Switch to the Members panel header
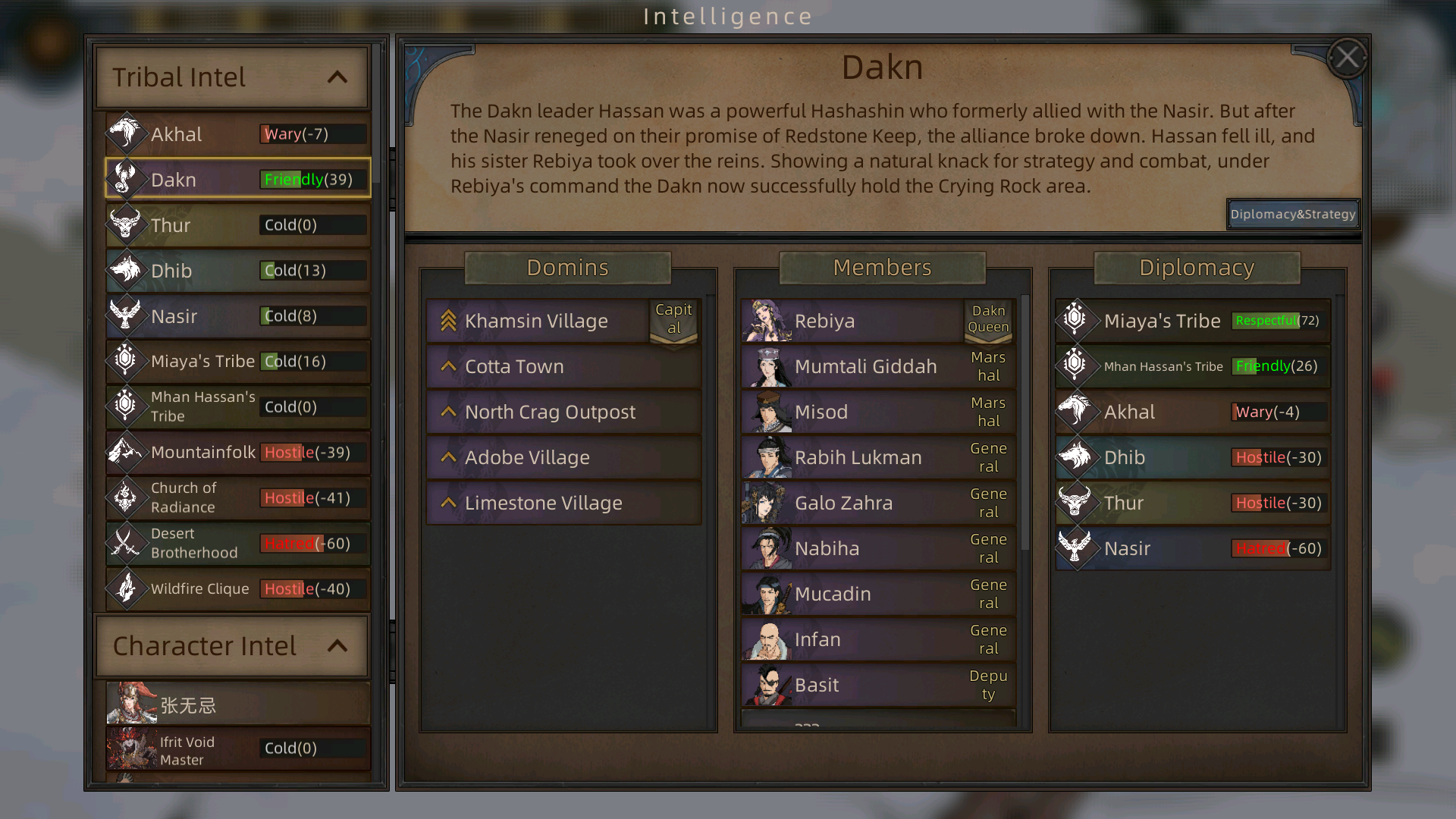Screen dimensions: 1456x819 [882, 268]
